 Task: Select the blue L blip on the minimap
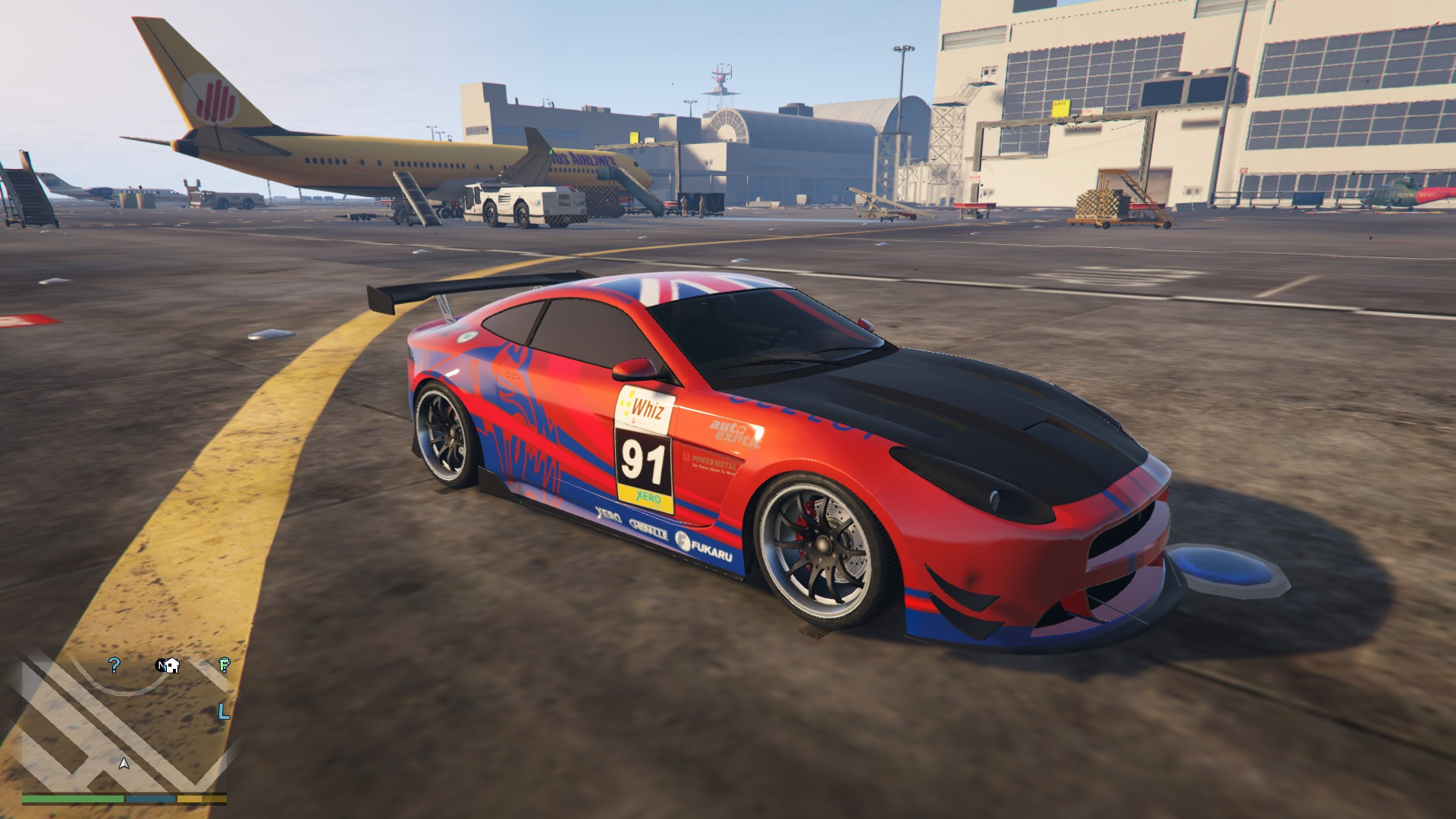(x=223, y=711)
